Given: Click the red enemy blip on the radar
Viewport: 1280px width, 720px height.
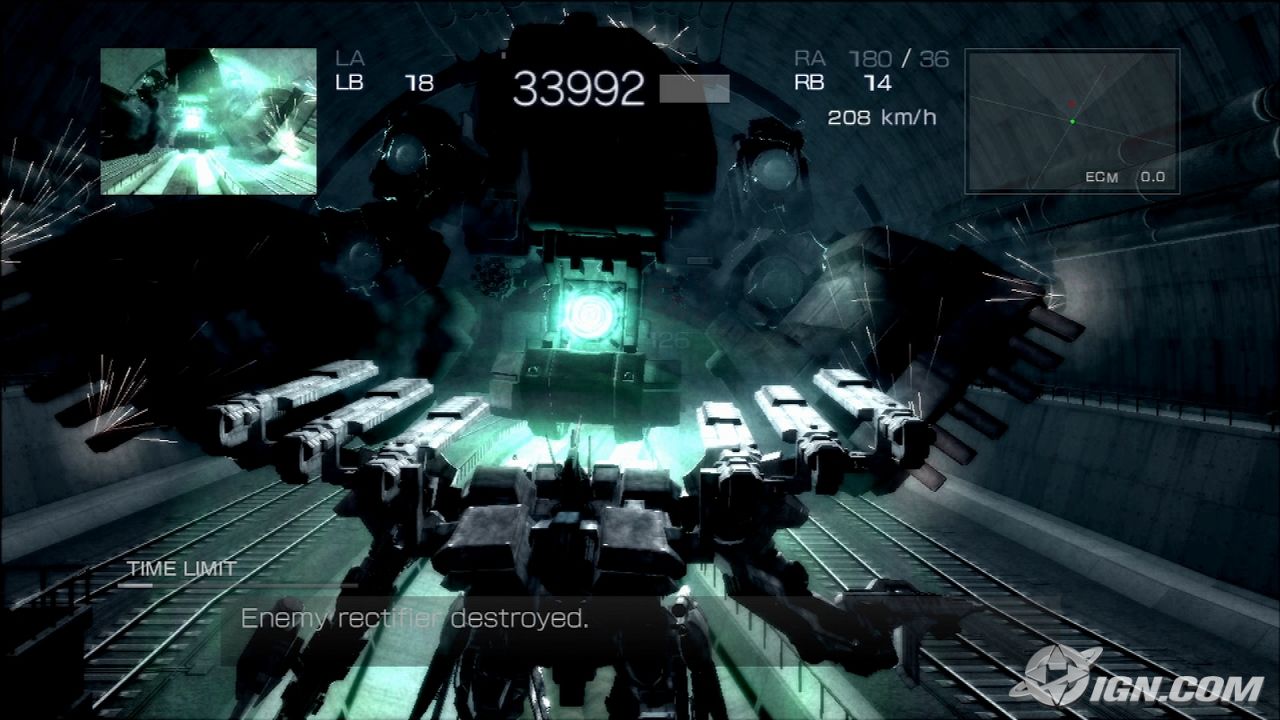Looking at the screenshot, I should click(x=1072, y=103).
